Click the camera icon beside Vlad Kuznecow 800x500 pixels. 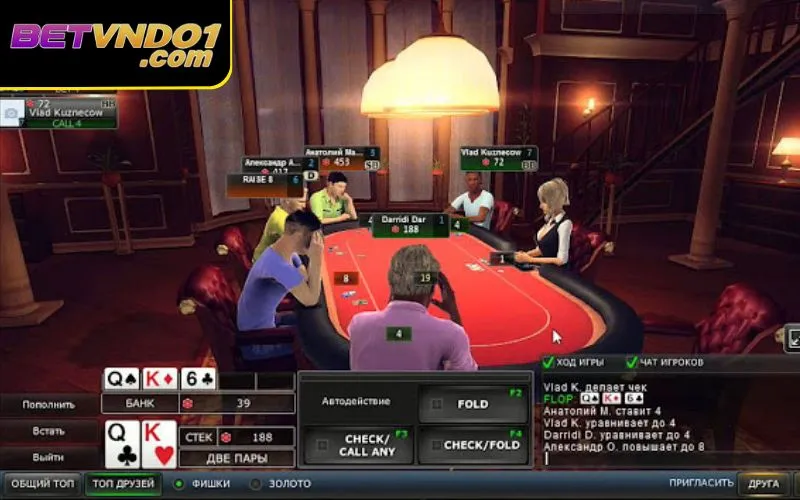[12, 111]
